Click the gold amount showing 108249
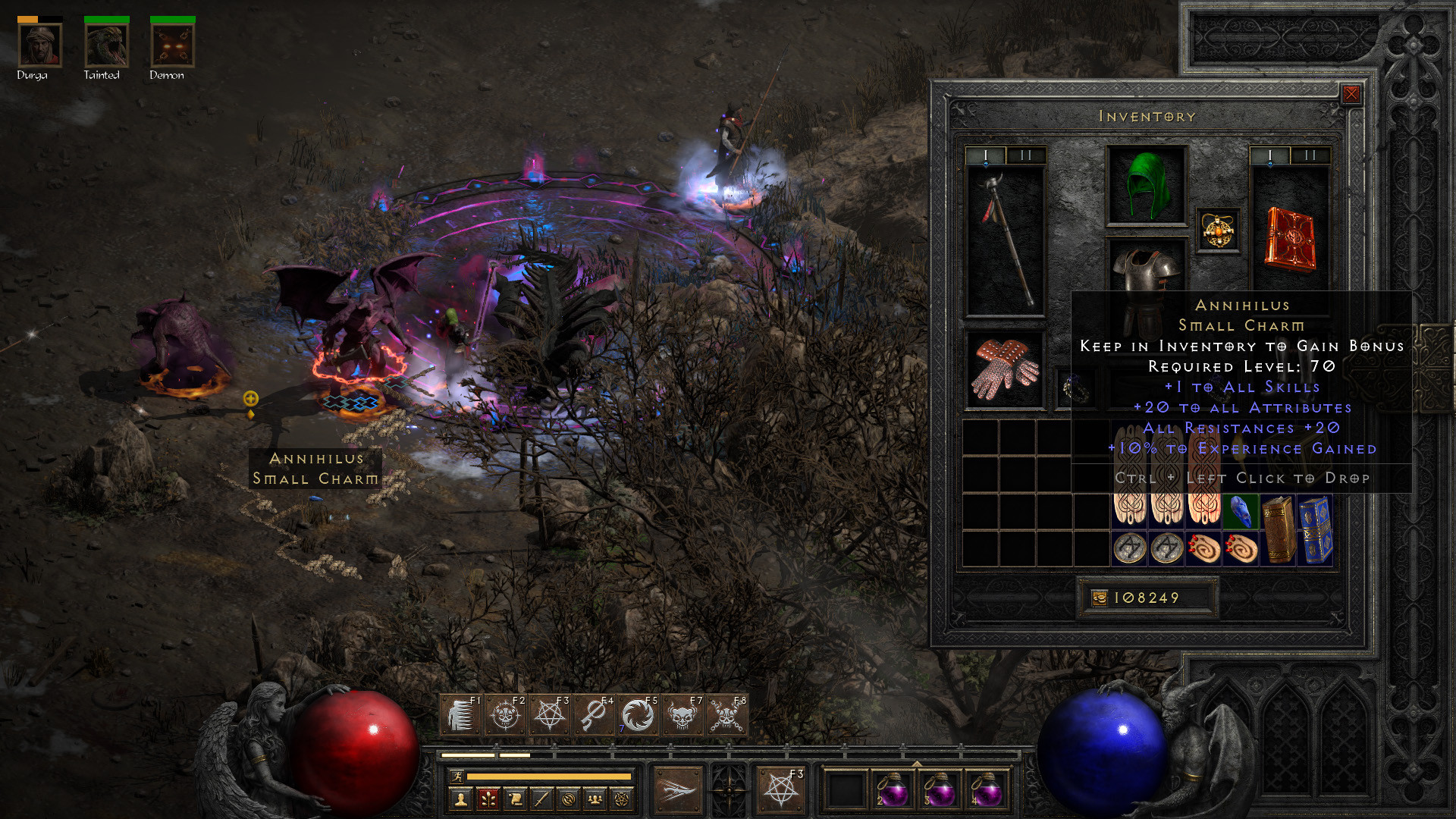Screen dimensions: 1456x819 tap(1145, 598)
